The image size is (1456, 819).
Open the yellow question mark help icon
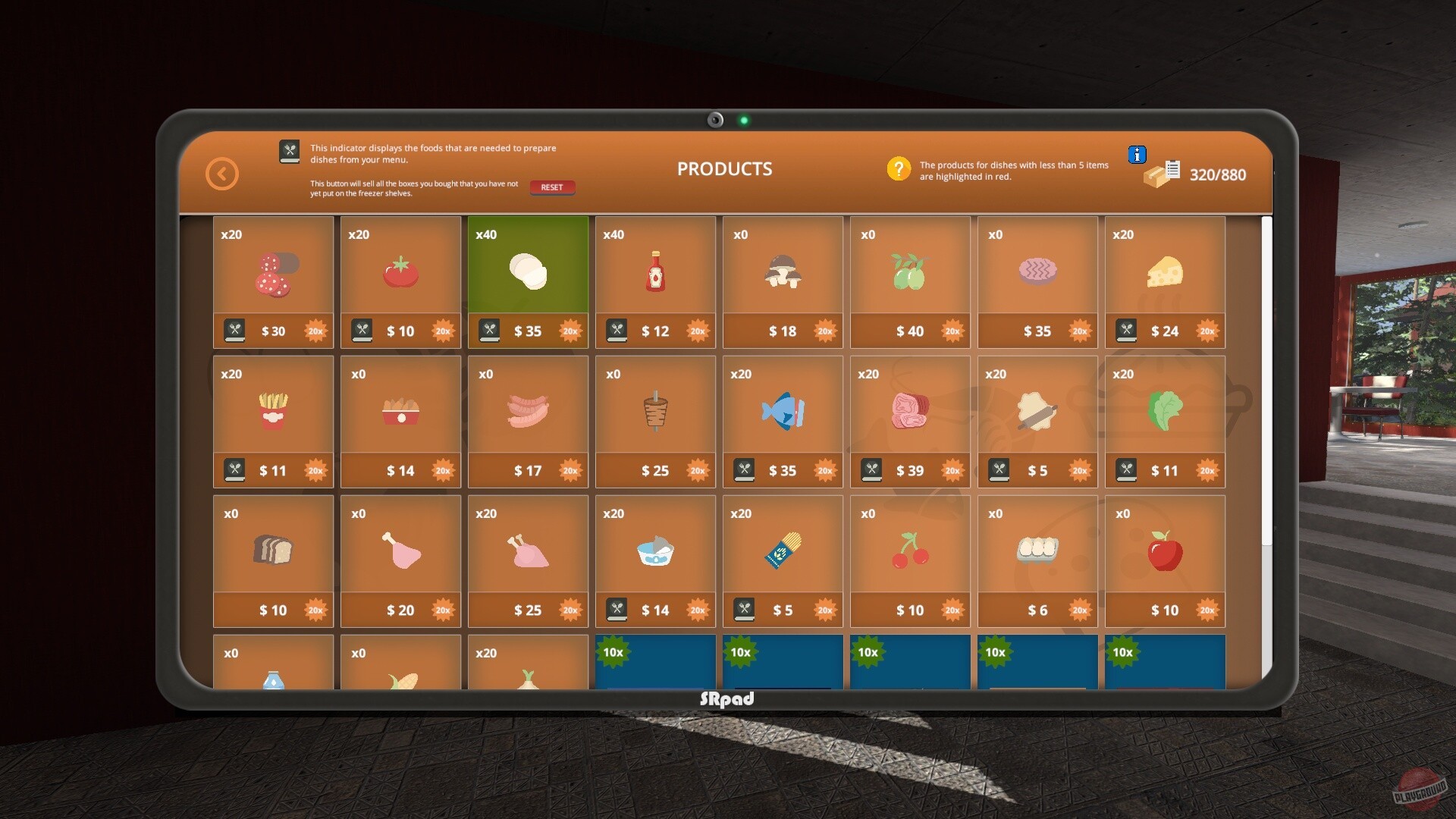(x=899, y=168)
